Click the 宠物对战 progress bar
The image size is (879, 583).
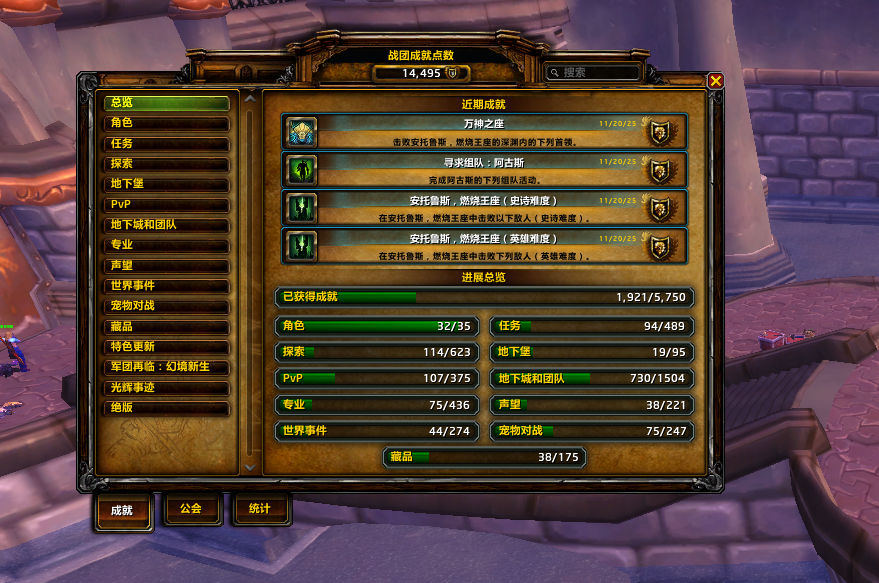592,432
